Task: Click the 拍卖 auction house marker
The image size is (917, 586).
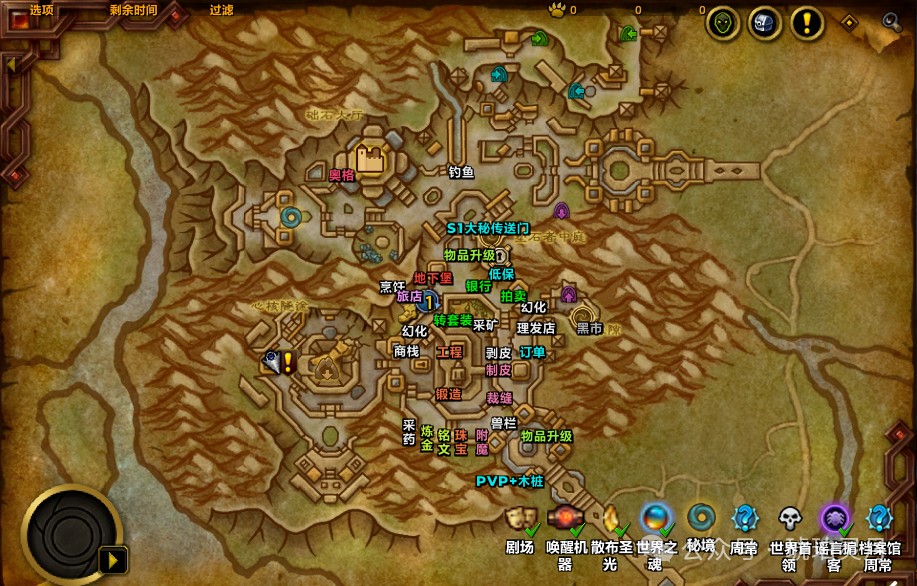Action: coord(513,296)
